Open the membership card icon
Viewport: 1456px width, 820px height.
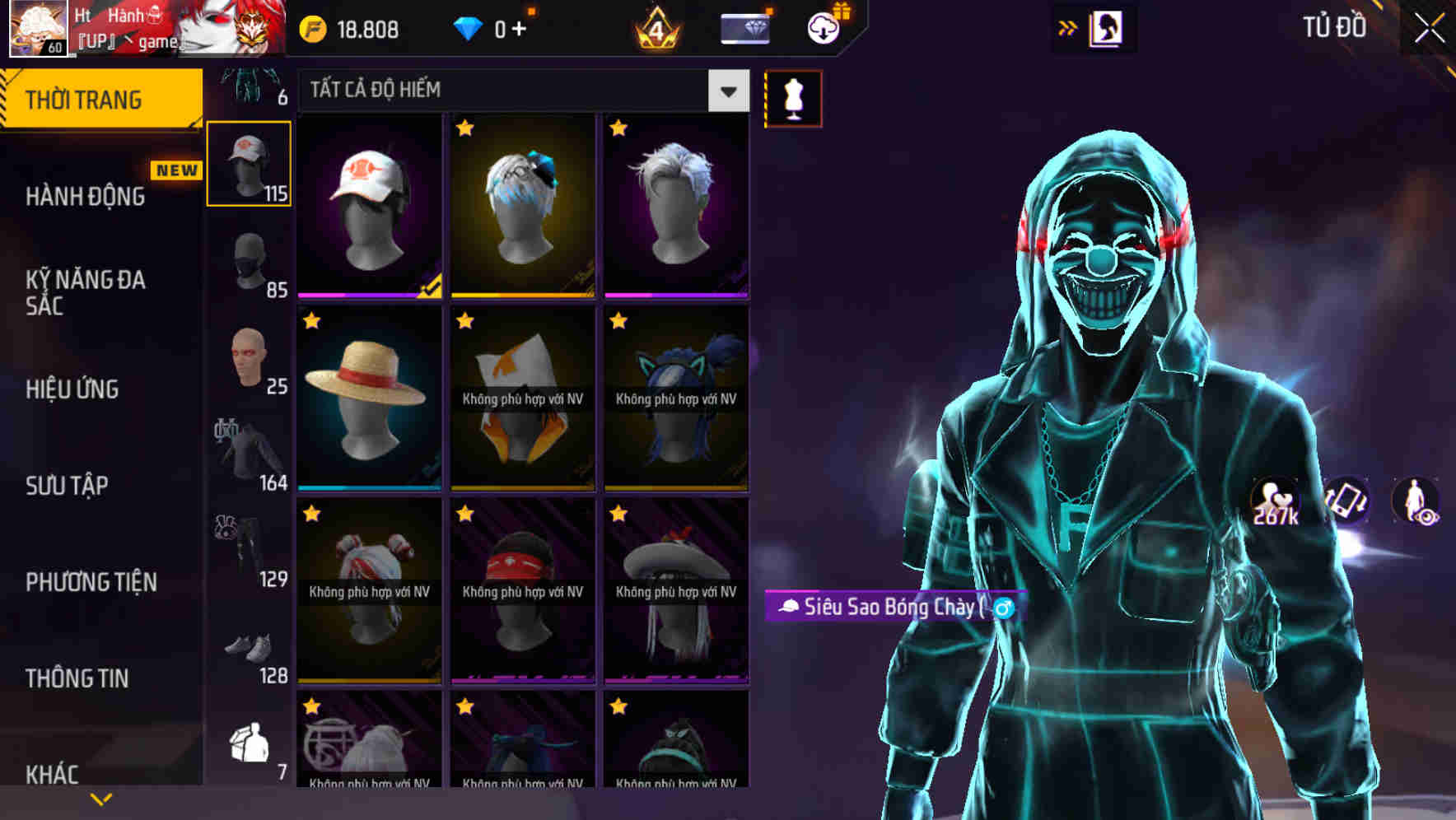pyautogui.click(x=744, y=27)
